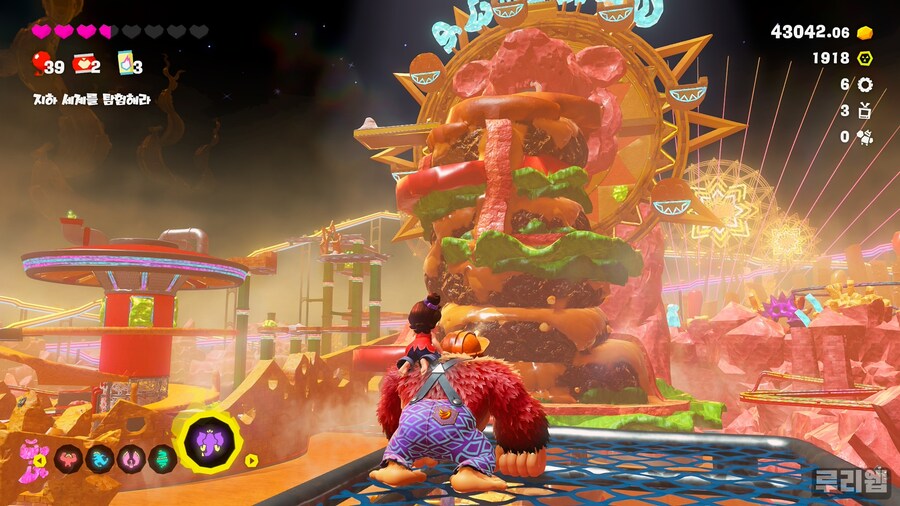Image resolution: width=900 pixels, height=506 pixels.
Task: Click the white television counter icon
Action: (865, 111)
